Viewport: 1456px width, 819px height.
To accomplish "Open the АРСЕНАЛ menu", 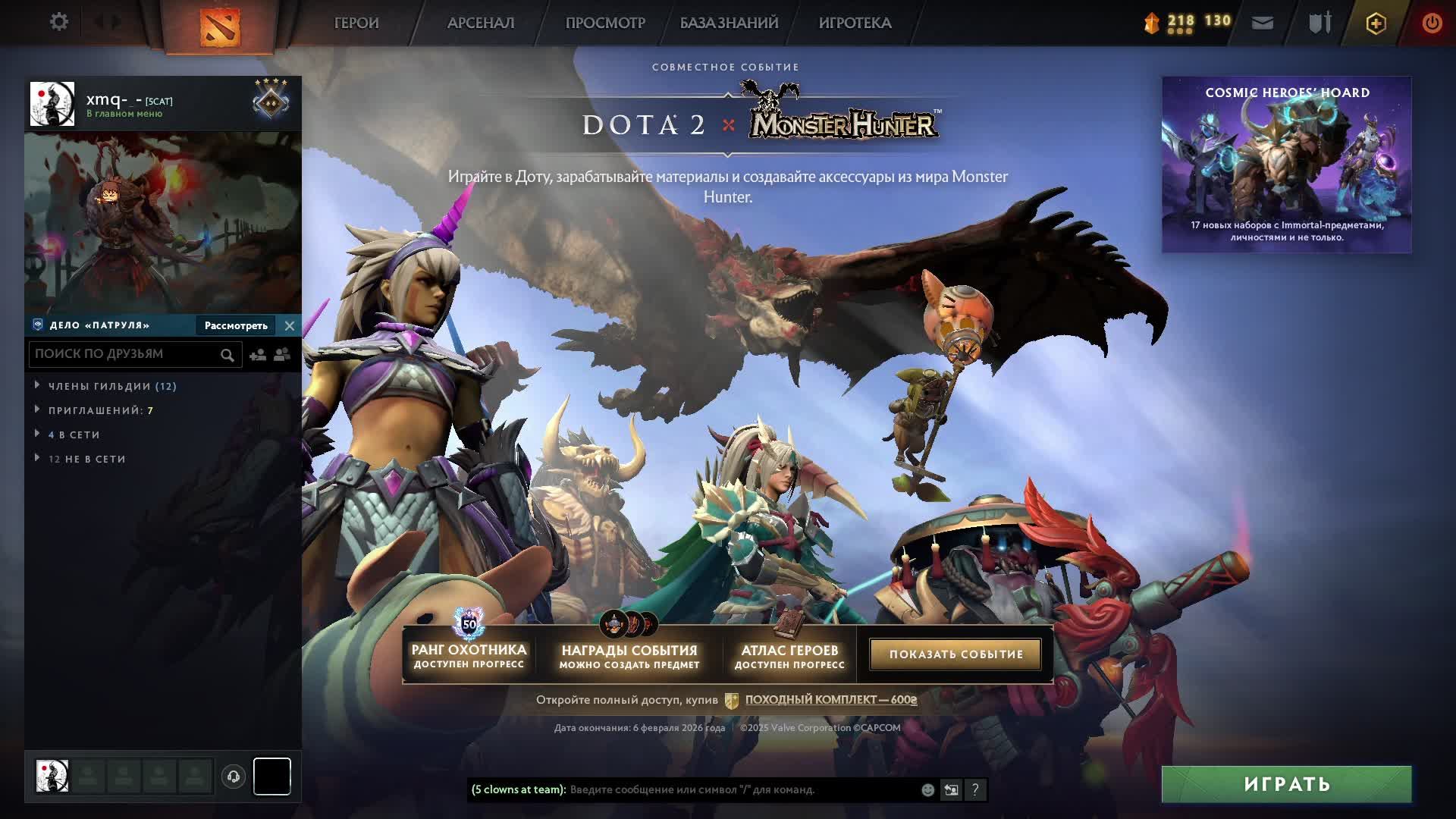I will click(x=481, y=23).
